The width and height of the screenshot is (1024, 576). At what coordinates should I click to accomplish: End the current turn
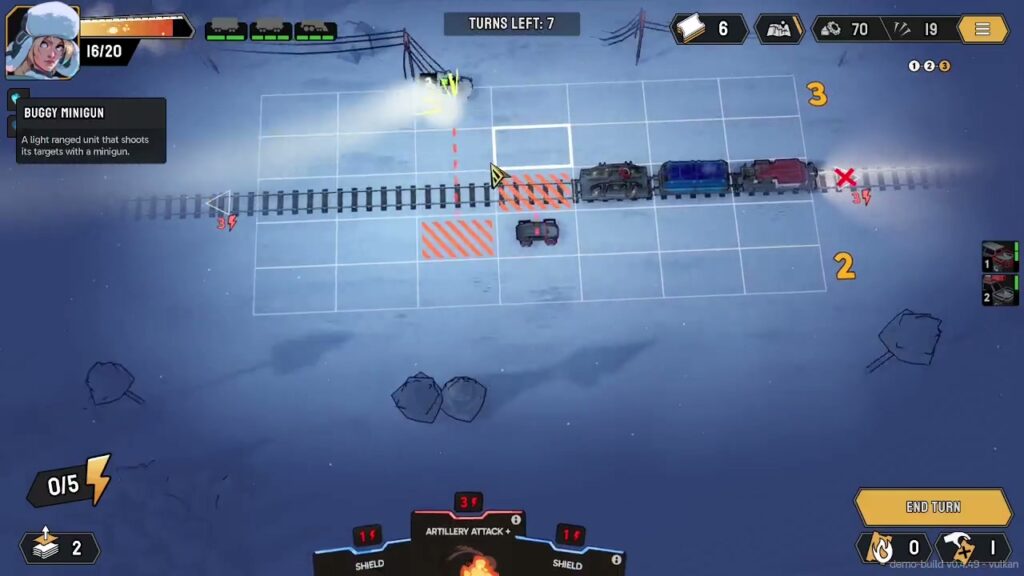pos(932,507)
